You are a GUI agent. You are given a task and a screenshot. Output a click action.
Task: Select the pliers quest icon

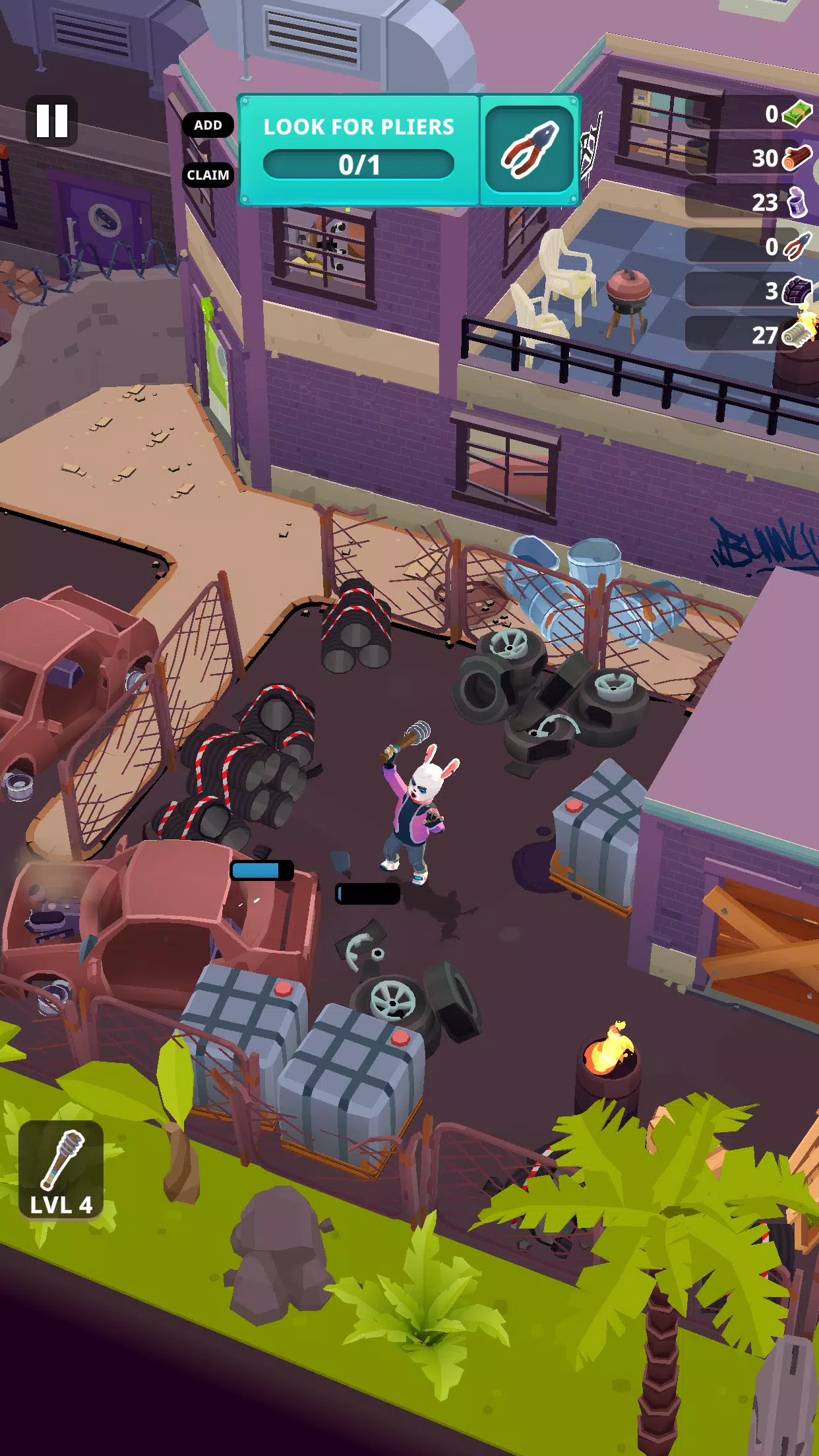(x=530, y=150)
